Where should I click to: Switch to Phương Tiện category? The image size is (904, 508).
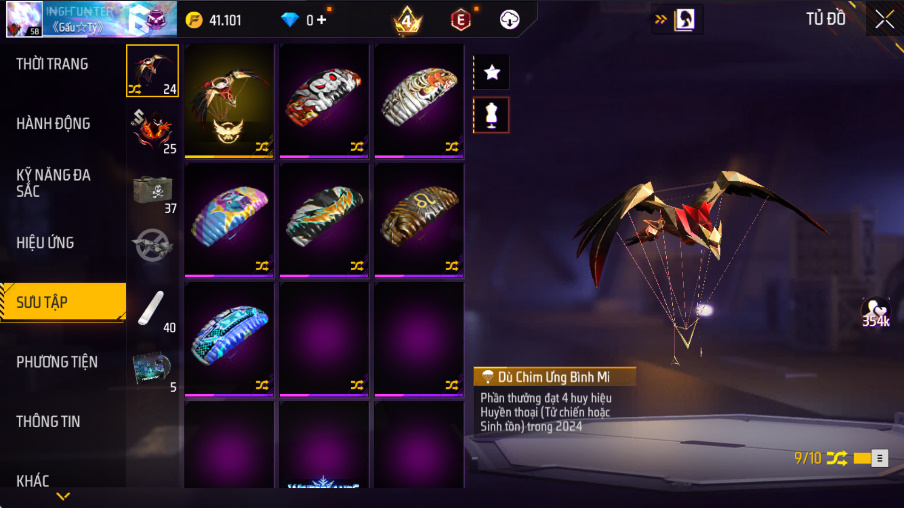pos(57,362)
